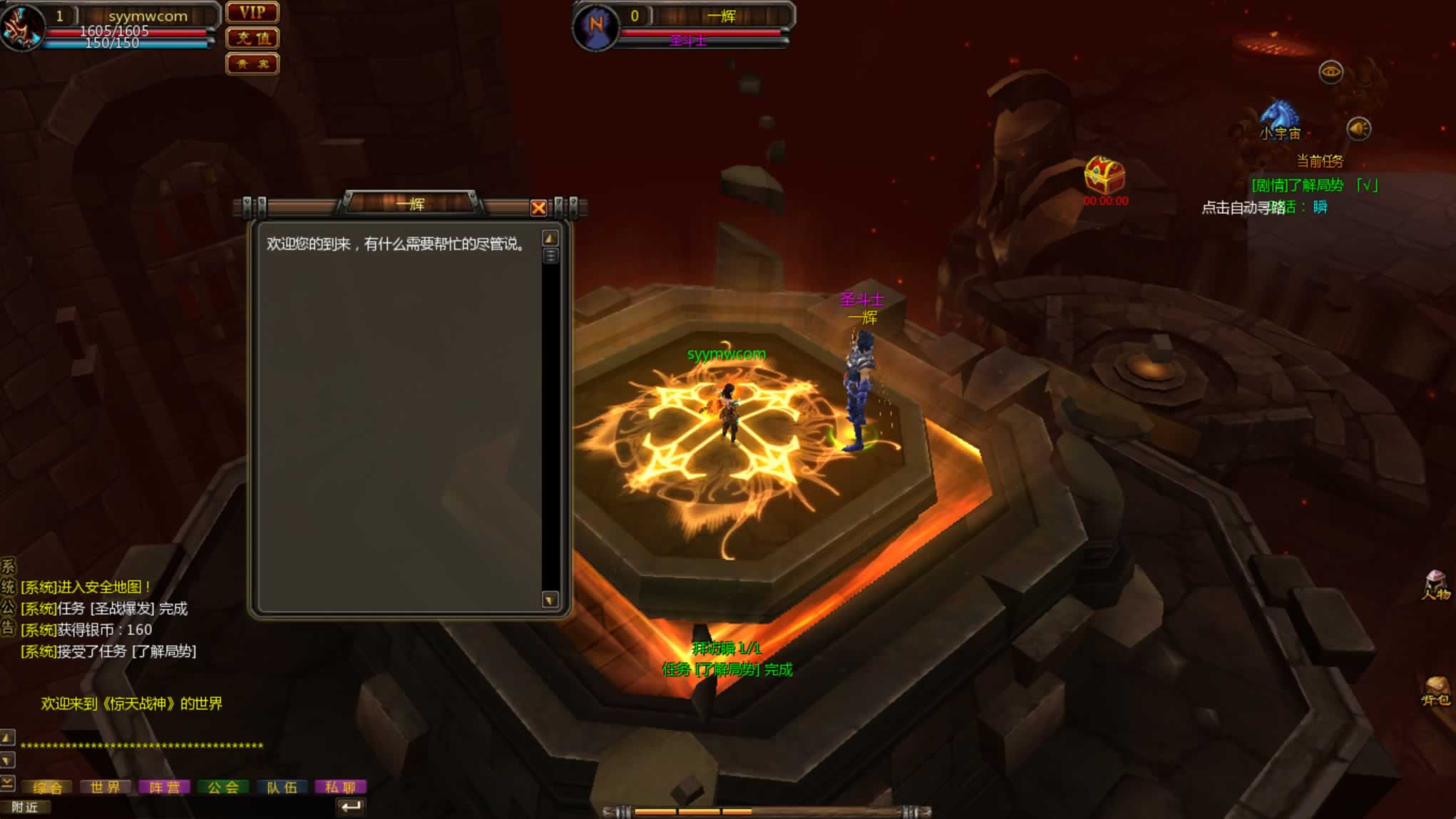
Task: Auto-path to the 瞬 quest target
Action: [x=1320, y=207]
